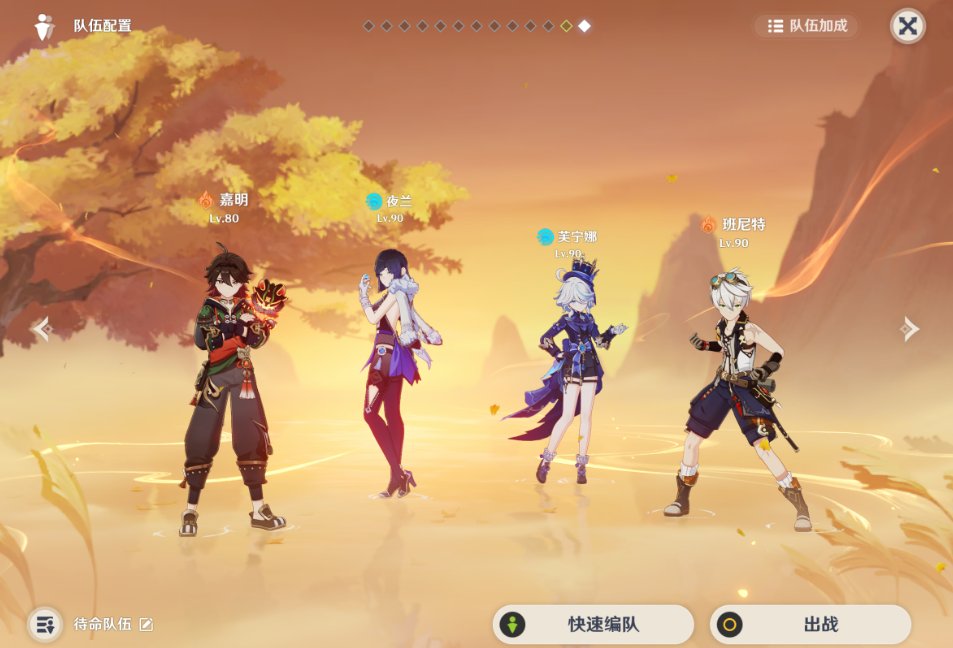
Task: Select the yellow-outlined party page dot
Action: (566, 26)
